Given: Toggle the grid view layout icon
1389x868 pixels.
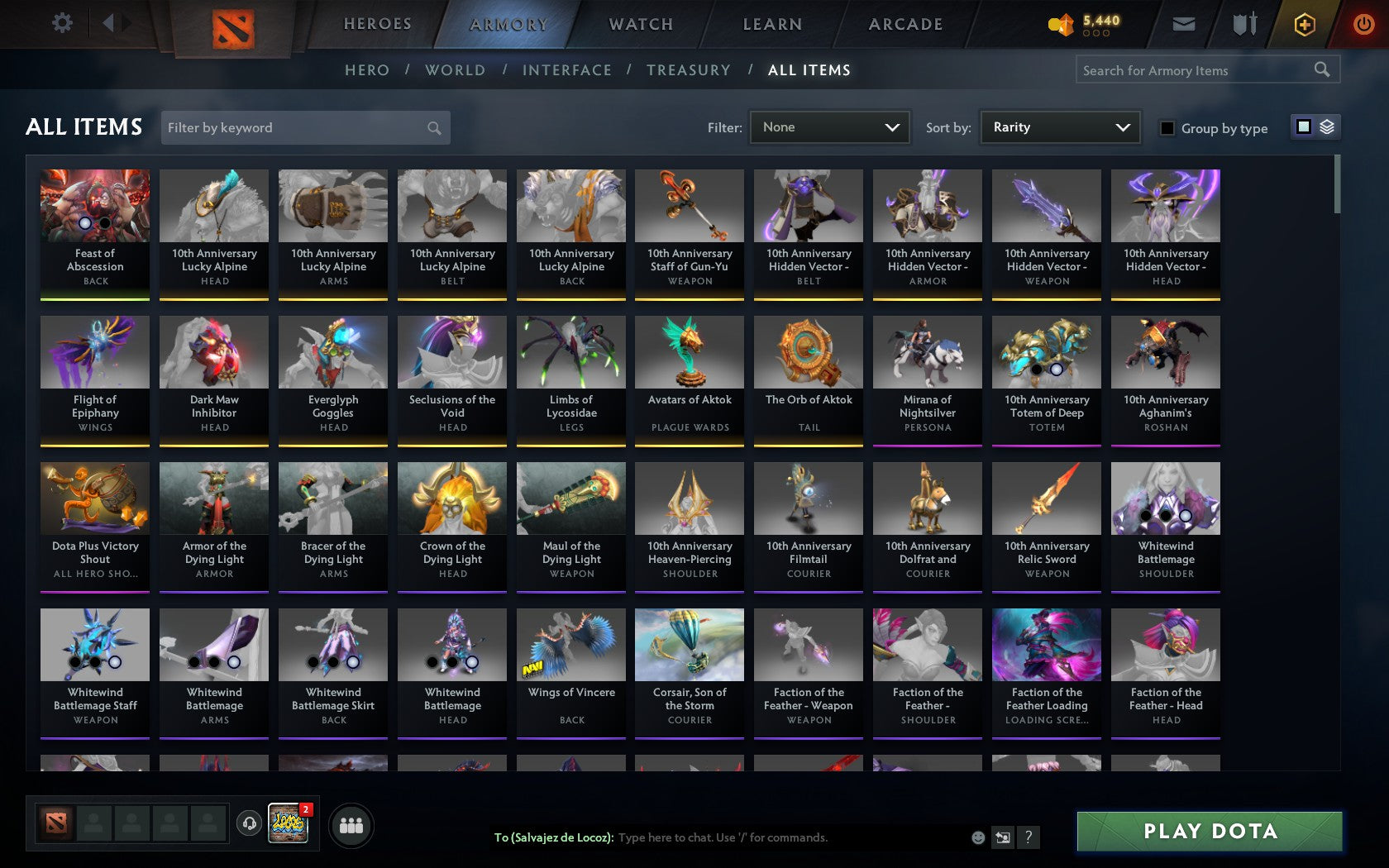Looking at the screenshot, I should tap(1303, 128).
